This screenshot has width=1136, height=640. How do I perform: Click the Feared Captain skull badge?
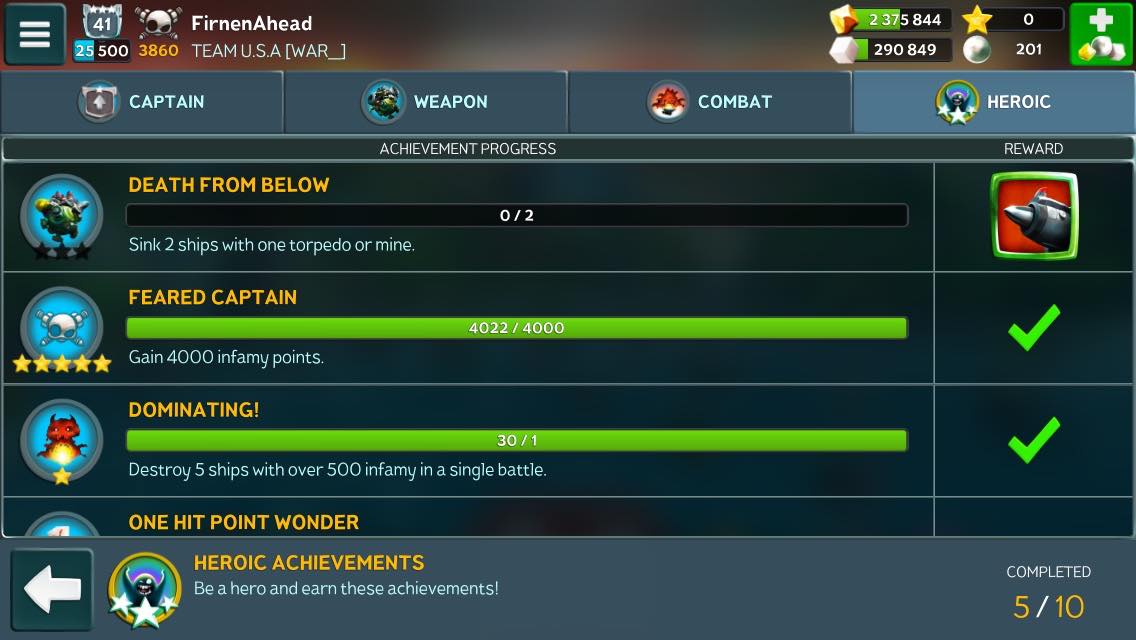62,328
